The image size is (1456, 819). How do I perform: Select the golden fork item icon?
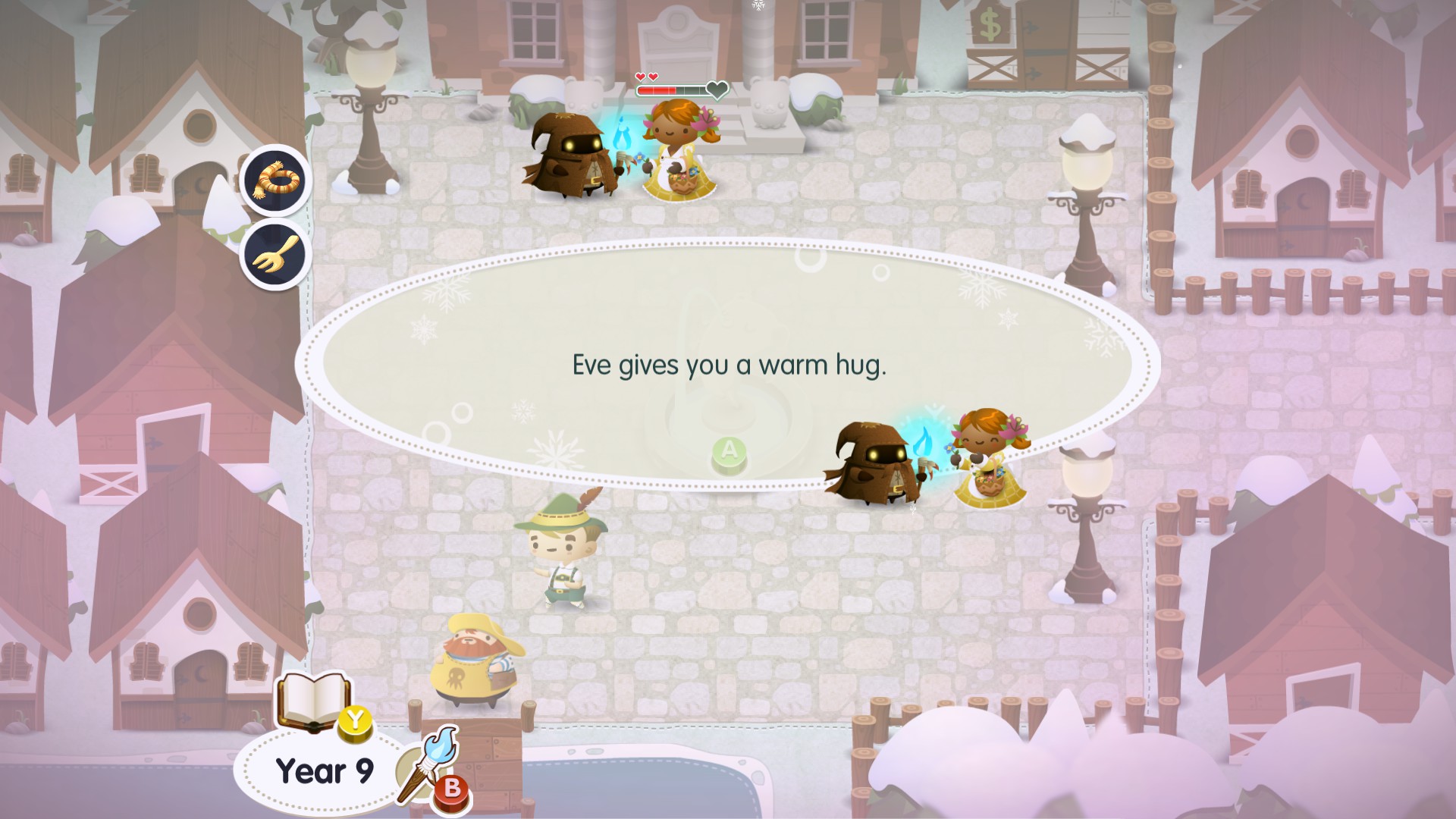pyautogui.click(x=276, y=253)
